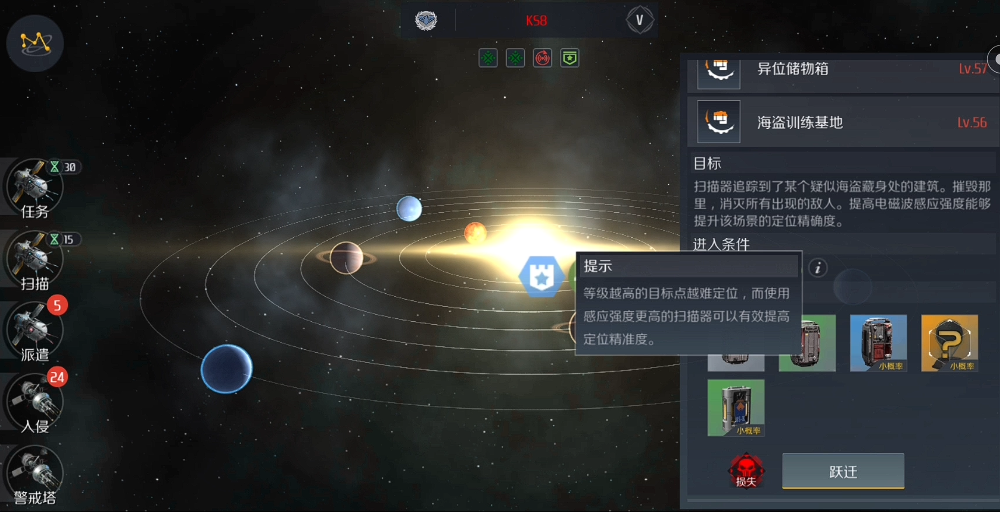Screen dimensions: 1000x512
Task: Select the 扫描 (scan) probe button
Action: click(34, 259)
